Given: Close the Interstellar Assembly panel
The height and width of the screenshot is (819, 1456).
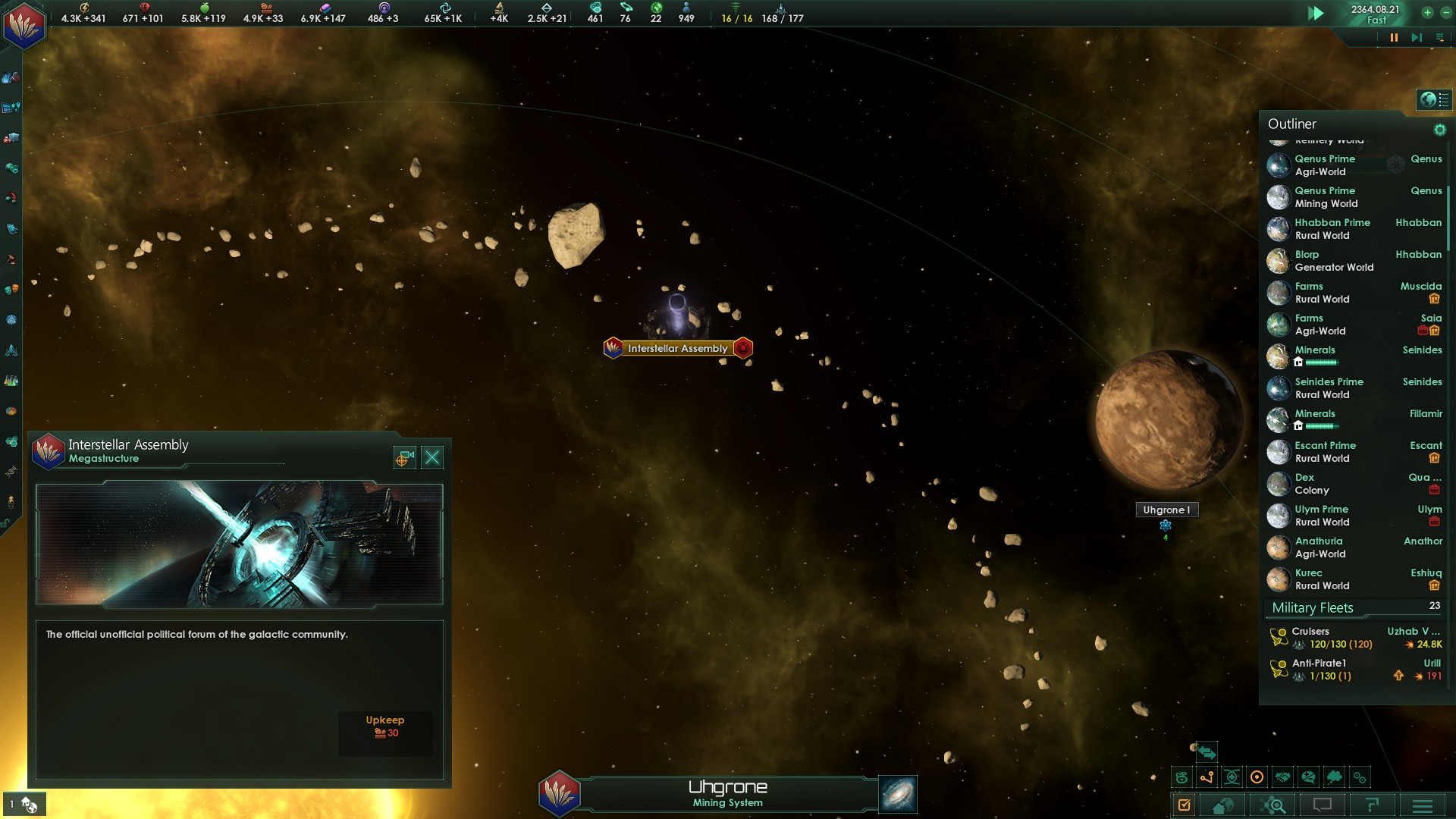Looking at the screenshot, I should pos(432,457).
